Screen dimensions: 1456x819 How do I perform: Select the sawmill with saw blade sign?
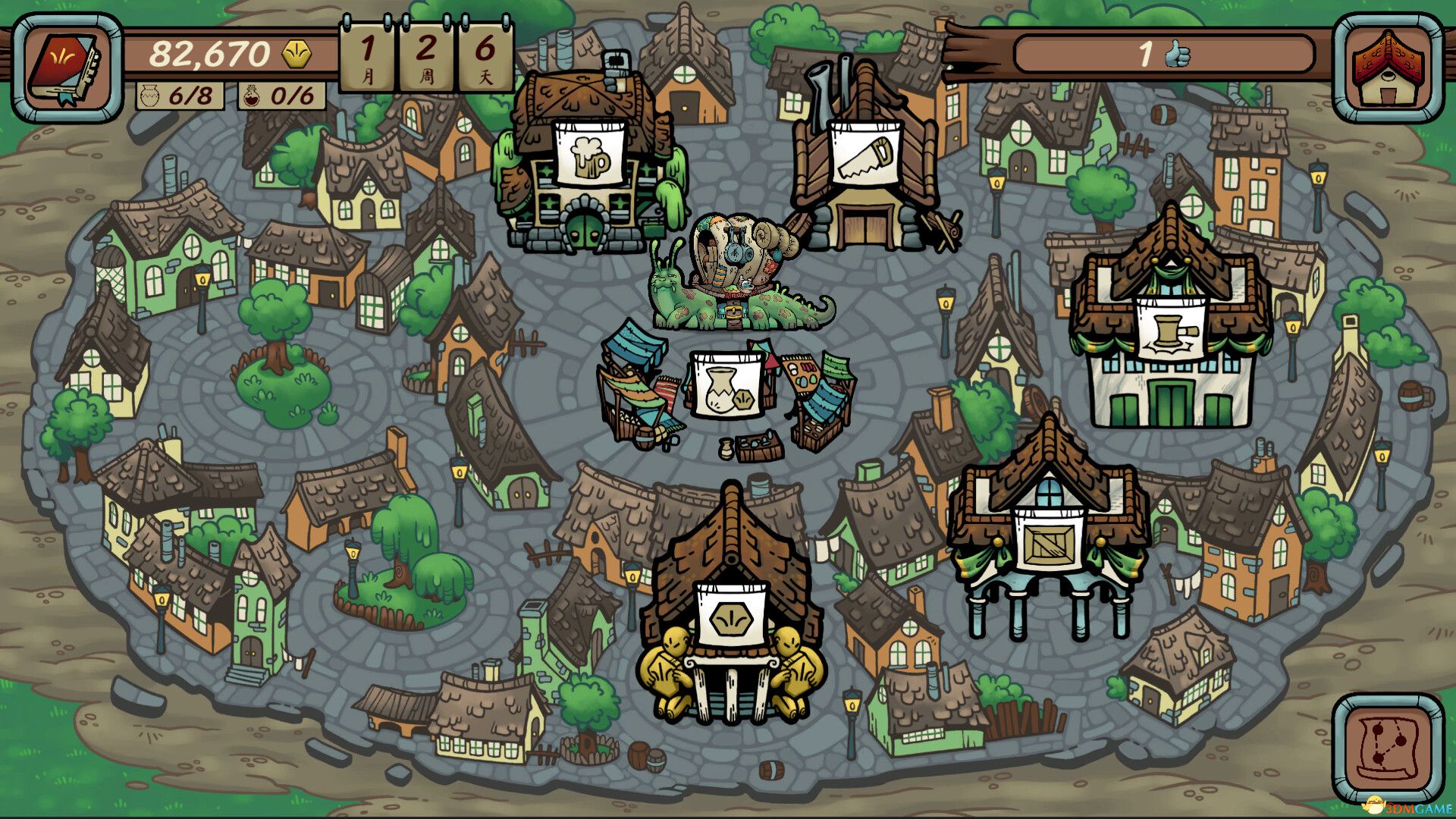[864, 152]
